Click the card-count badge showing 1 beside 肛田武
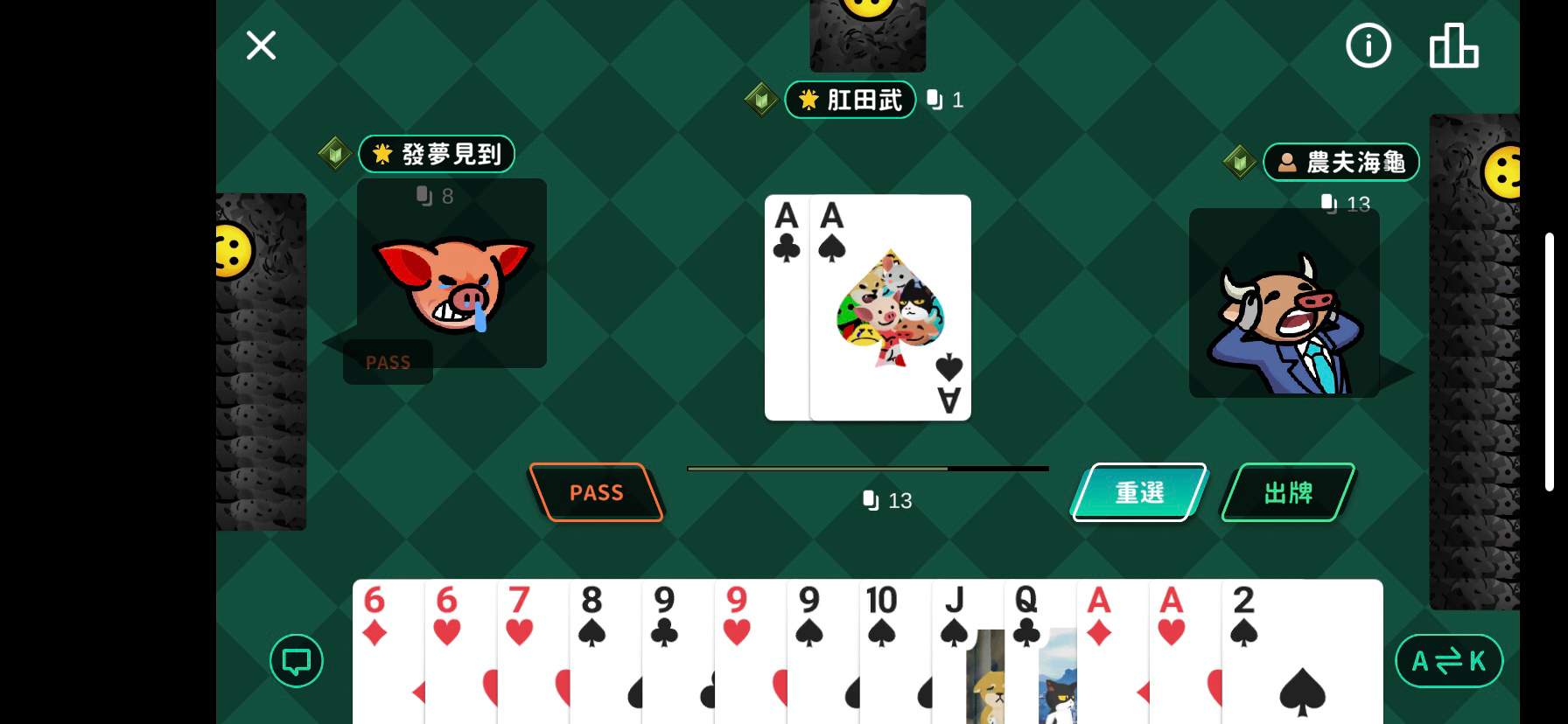This screenshot has width=1568, height=724. (x=944, y=99)
